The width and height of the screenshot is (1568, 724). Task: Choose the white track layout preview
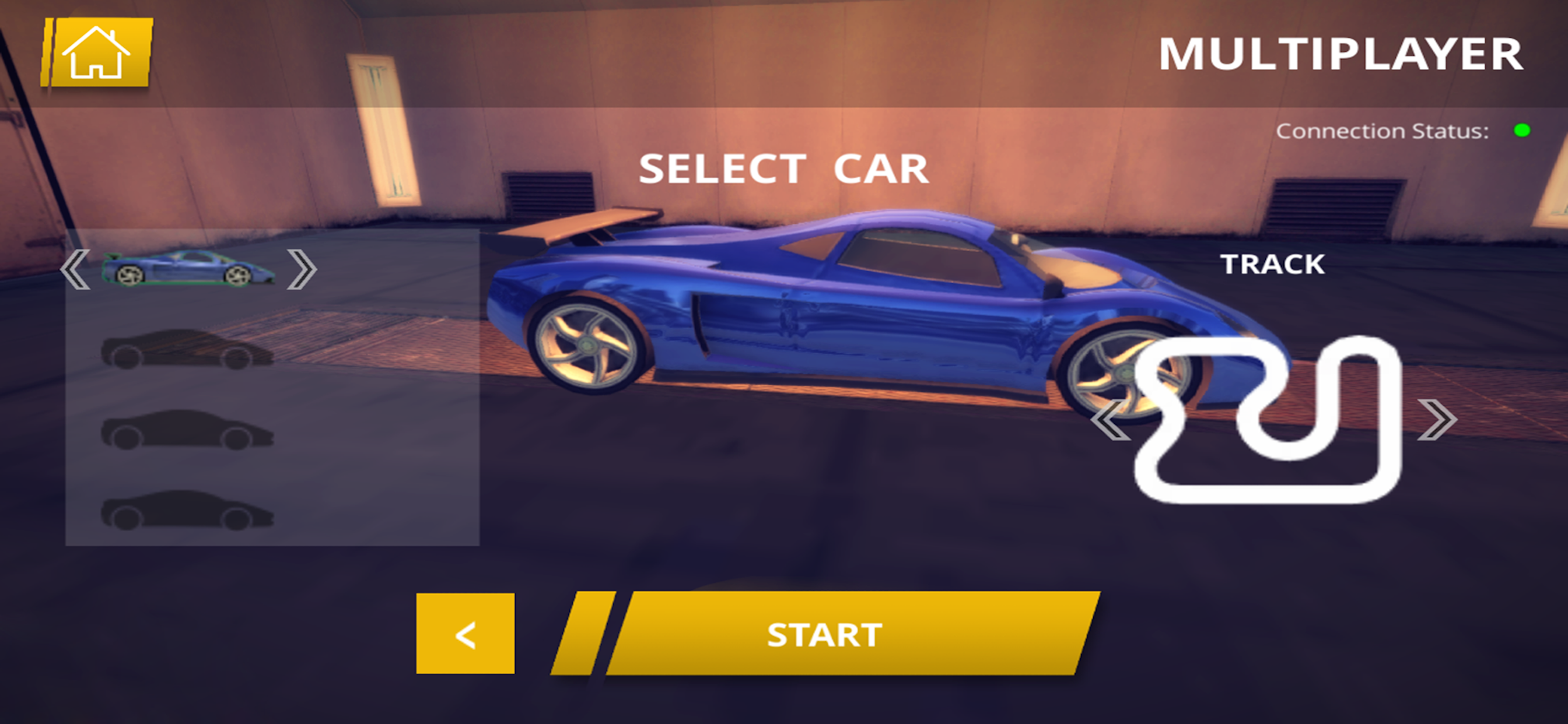(1269, 420)
